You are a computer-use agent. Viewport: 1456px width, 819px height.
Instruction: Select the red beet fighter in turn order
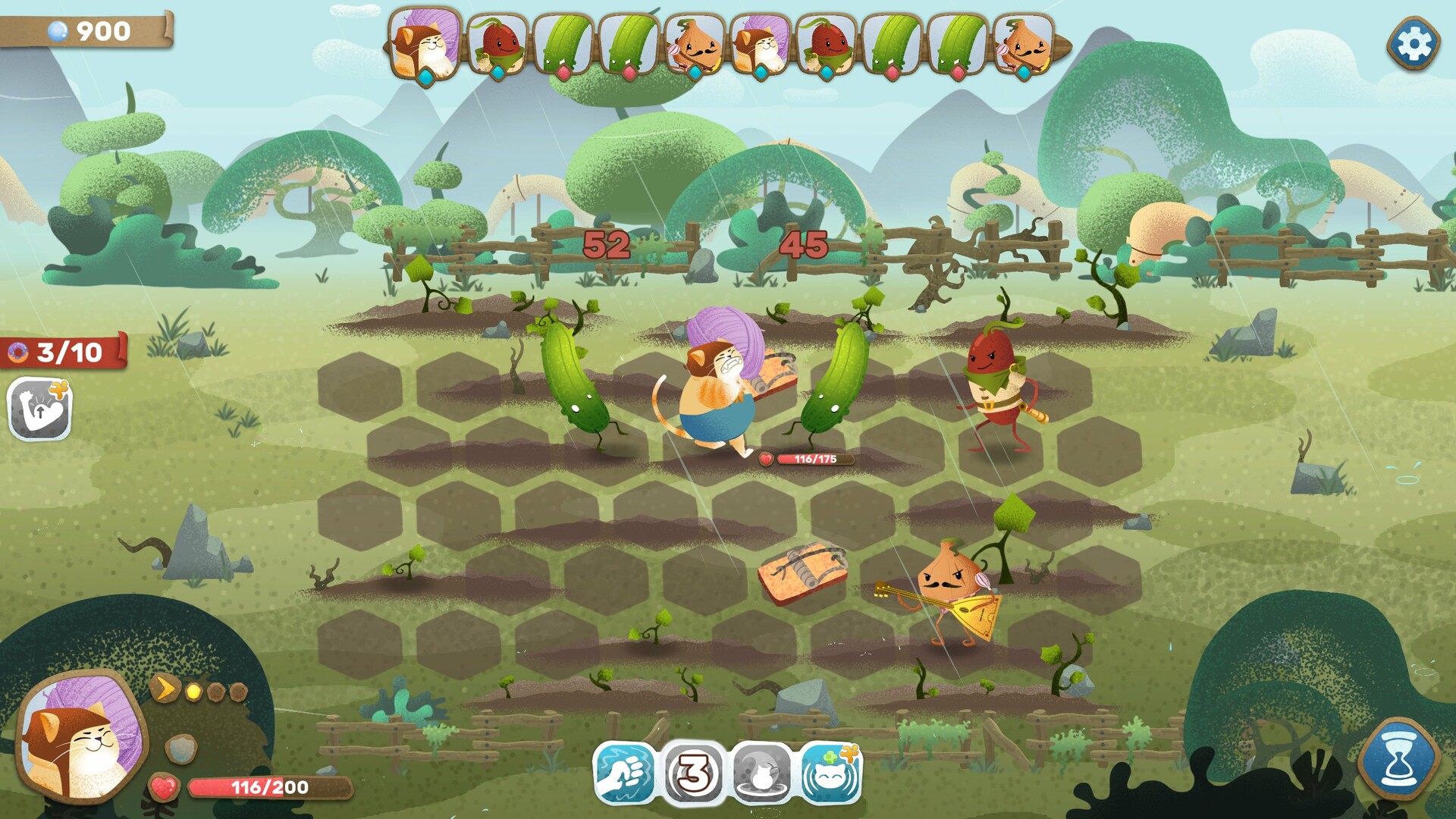tap(497, 44)
